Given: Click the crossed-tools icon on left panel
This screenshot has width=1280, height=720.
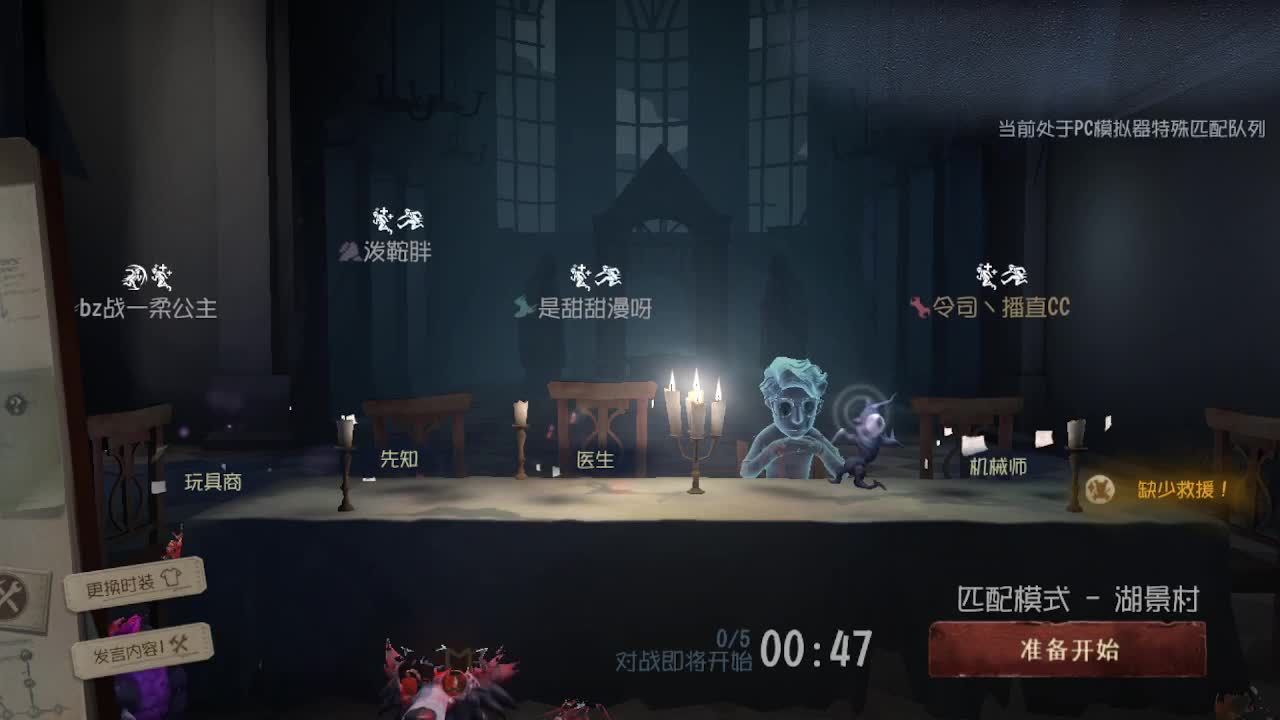Looking at the screenshot, I should [10, 592].
